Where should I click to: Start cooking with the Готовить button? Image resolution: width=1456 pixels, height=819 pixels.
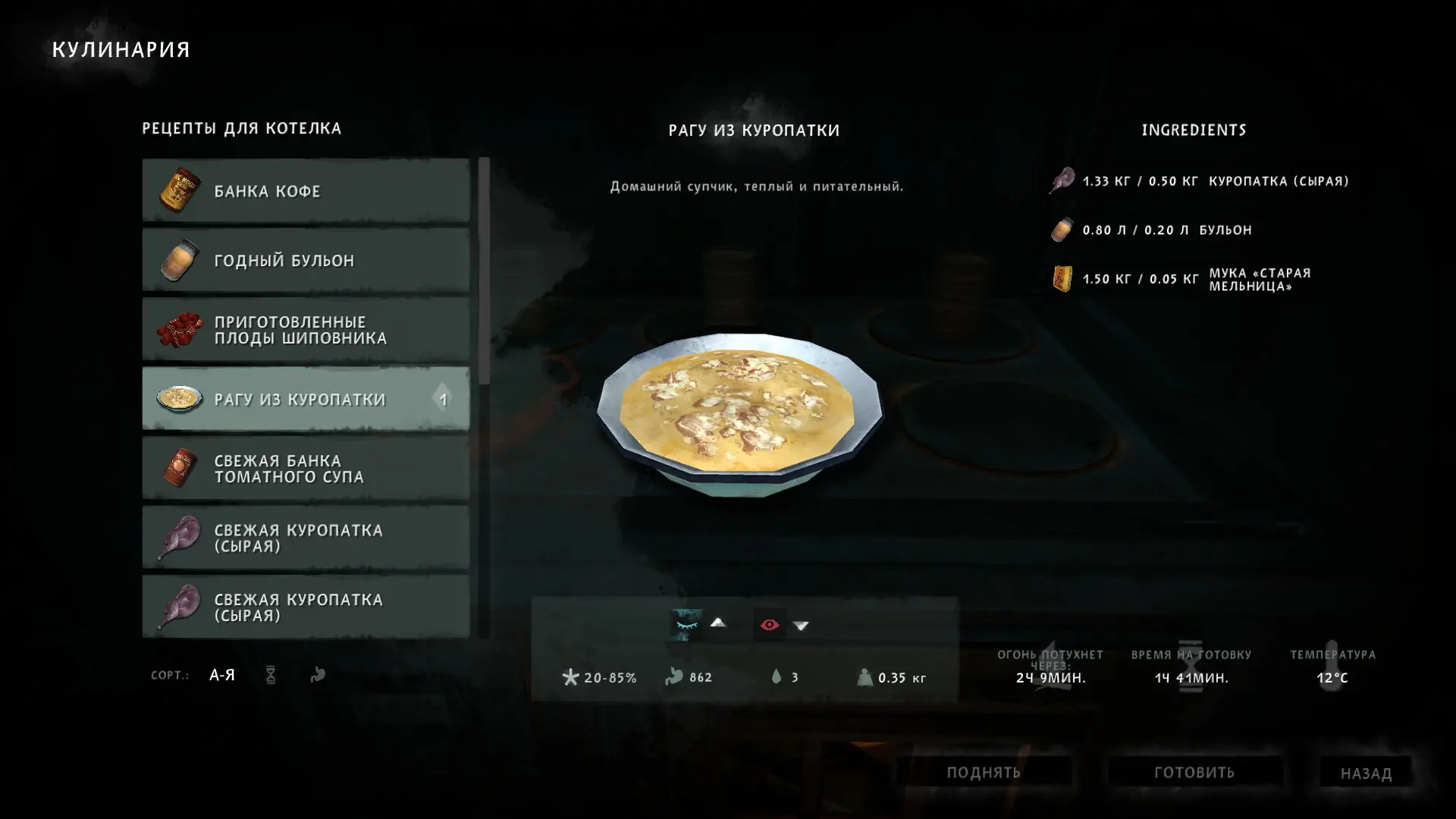pyautogui.click(x=1194, y=772)
